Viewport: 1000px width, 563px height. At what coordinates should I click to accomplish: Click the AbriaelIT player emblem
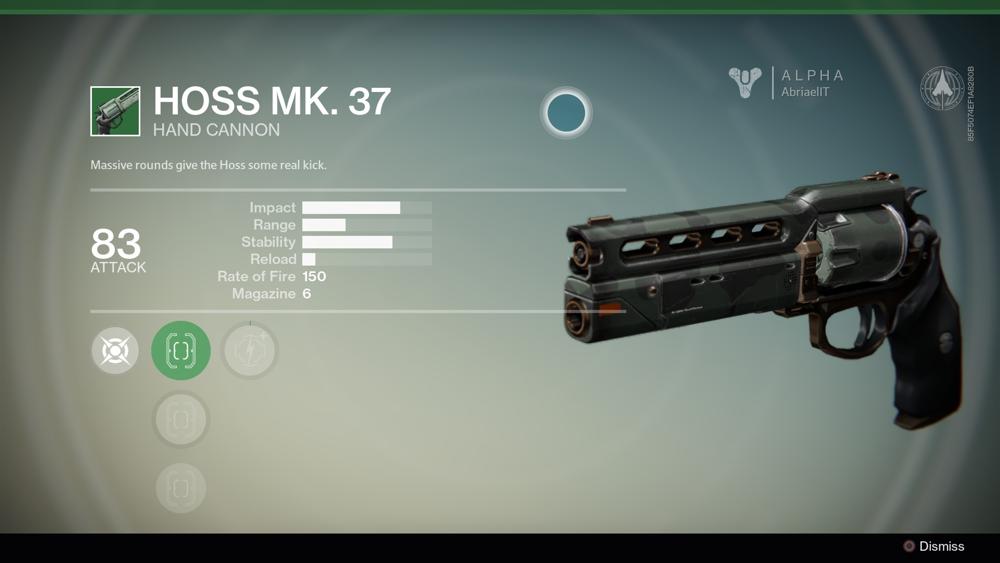click(745, 83)
